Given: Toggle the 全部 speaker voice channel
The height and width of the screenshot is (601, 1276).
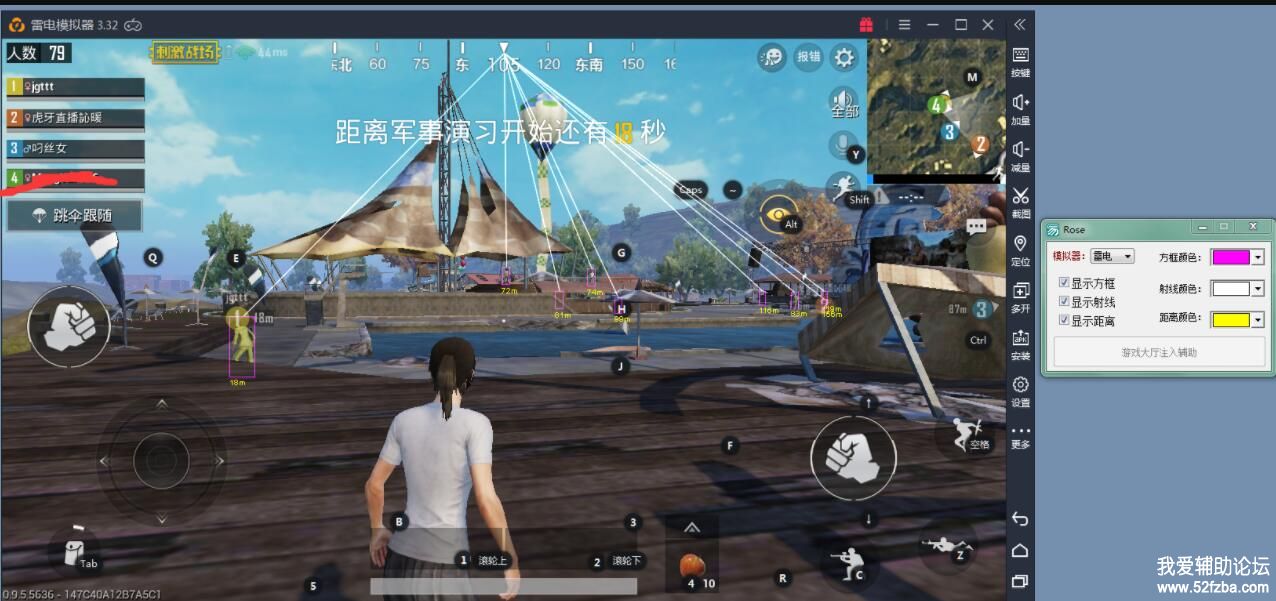Looking at the screenshot, I should [844, 102].
